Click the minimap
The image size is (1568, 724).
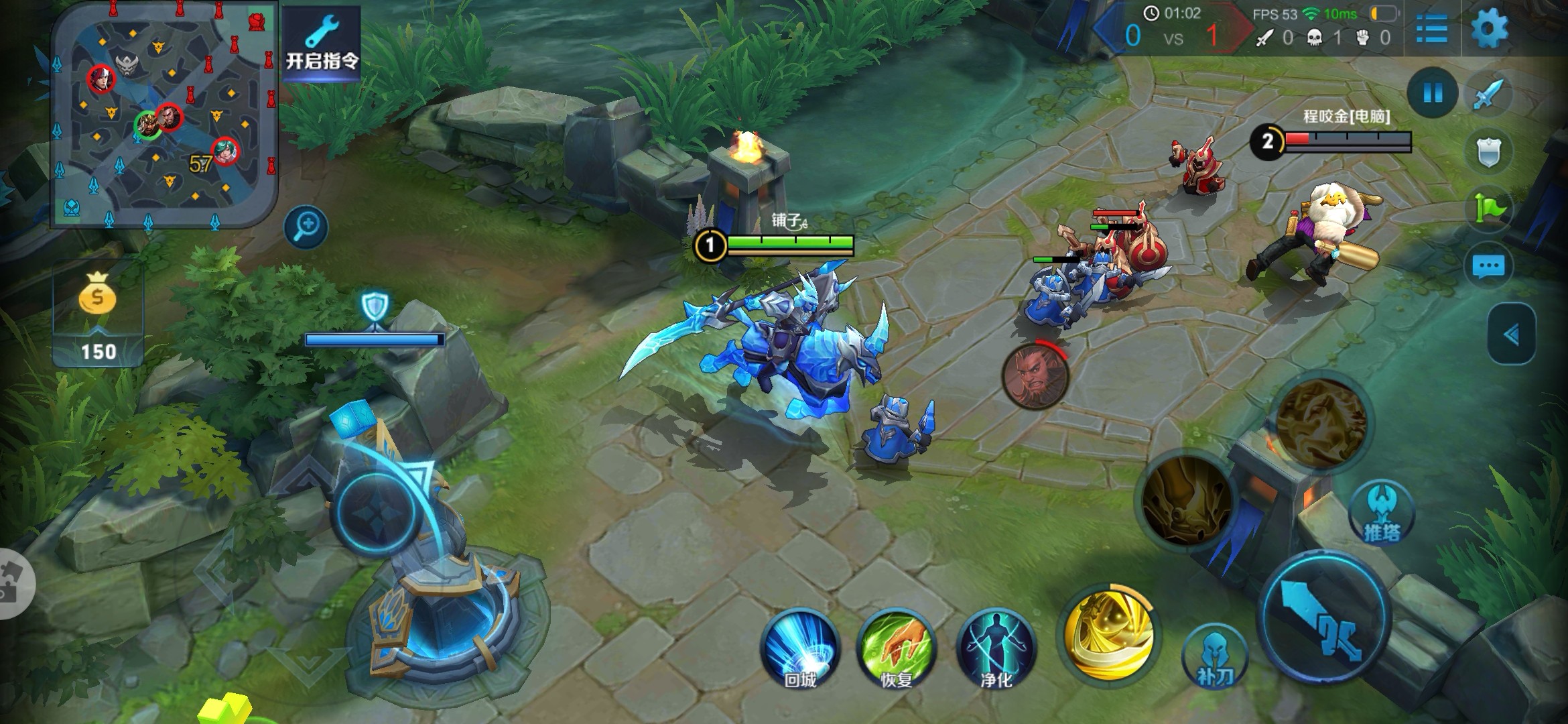164,114
